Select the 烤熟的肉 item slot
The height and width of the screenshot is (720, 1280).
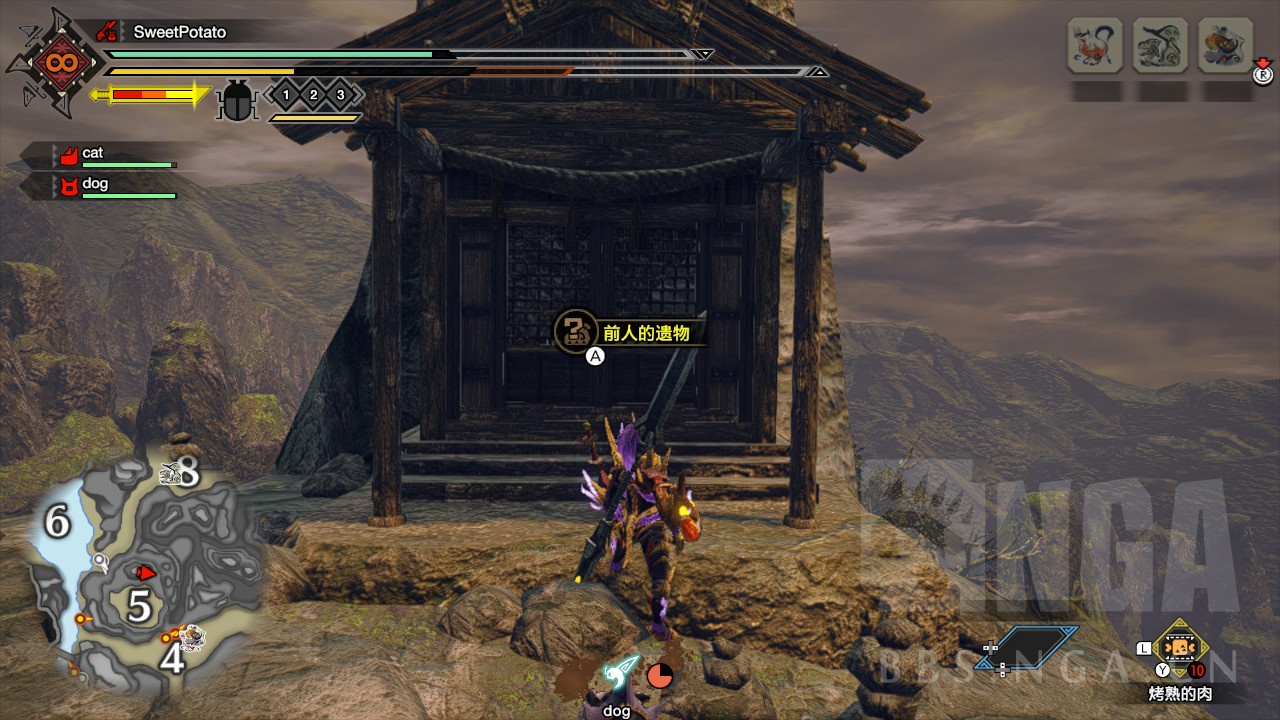point(1181,648)
